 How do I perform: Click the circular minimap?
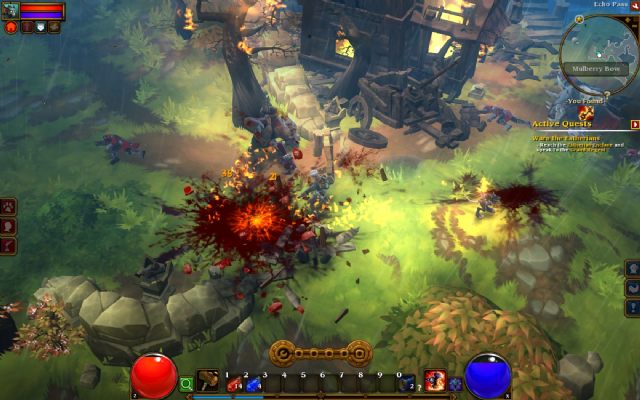pos(598,52)
